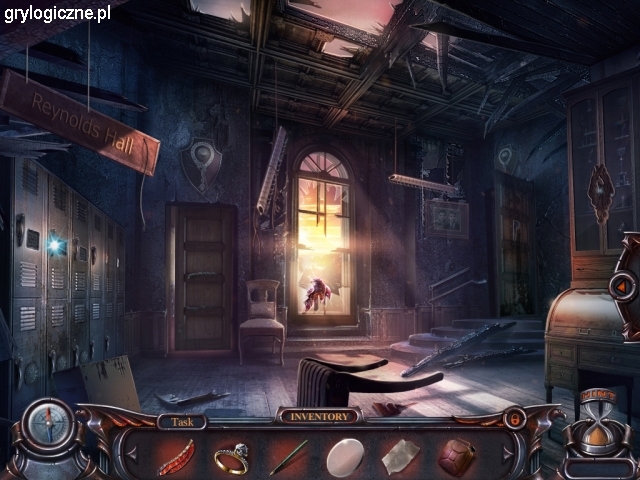Open the Task list
640x480 pixels.
[181, 421]
